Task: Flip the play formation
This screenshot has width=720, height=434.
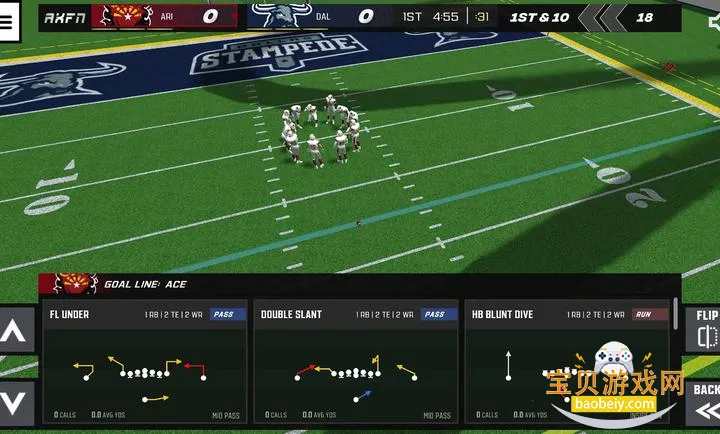Action: (x=706, y=330)
